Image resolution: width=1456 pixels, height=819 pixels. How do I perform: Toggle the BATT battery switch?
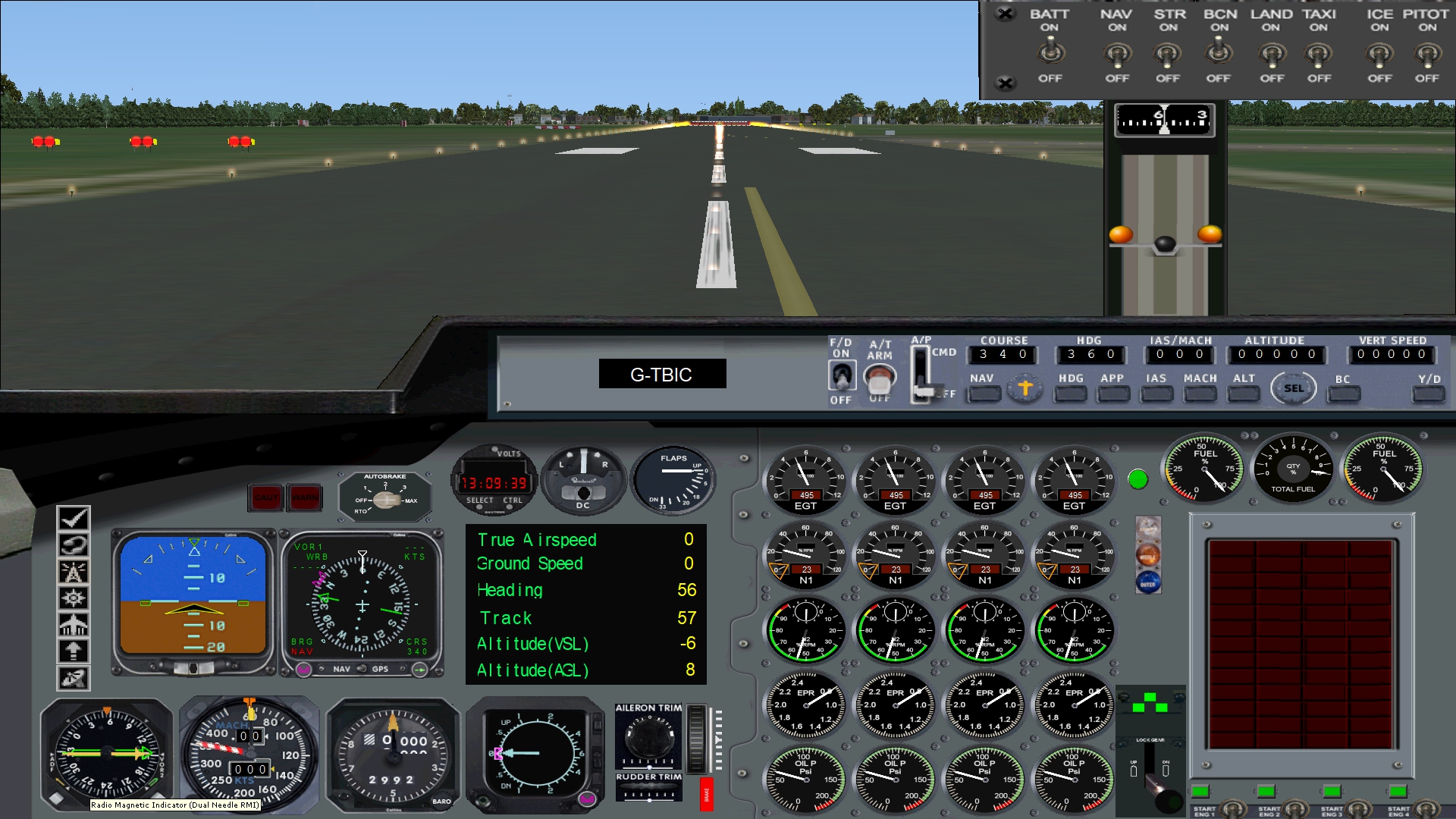1050,53
